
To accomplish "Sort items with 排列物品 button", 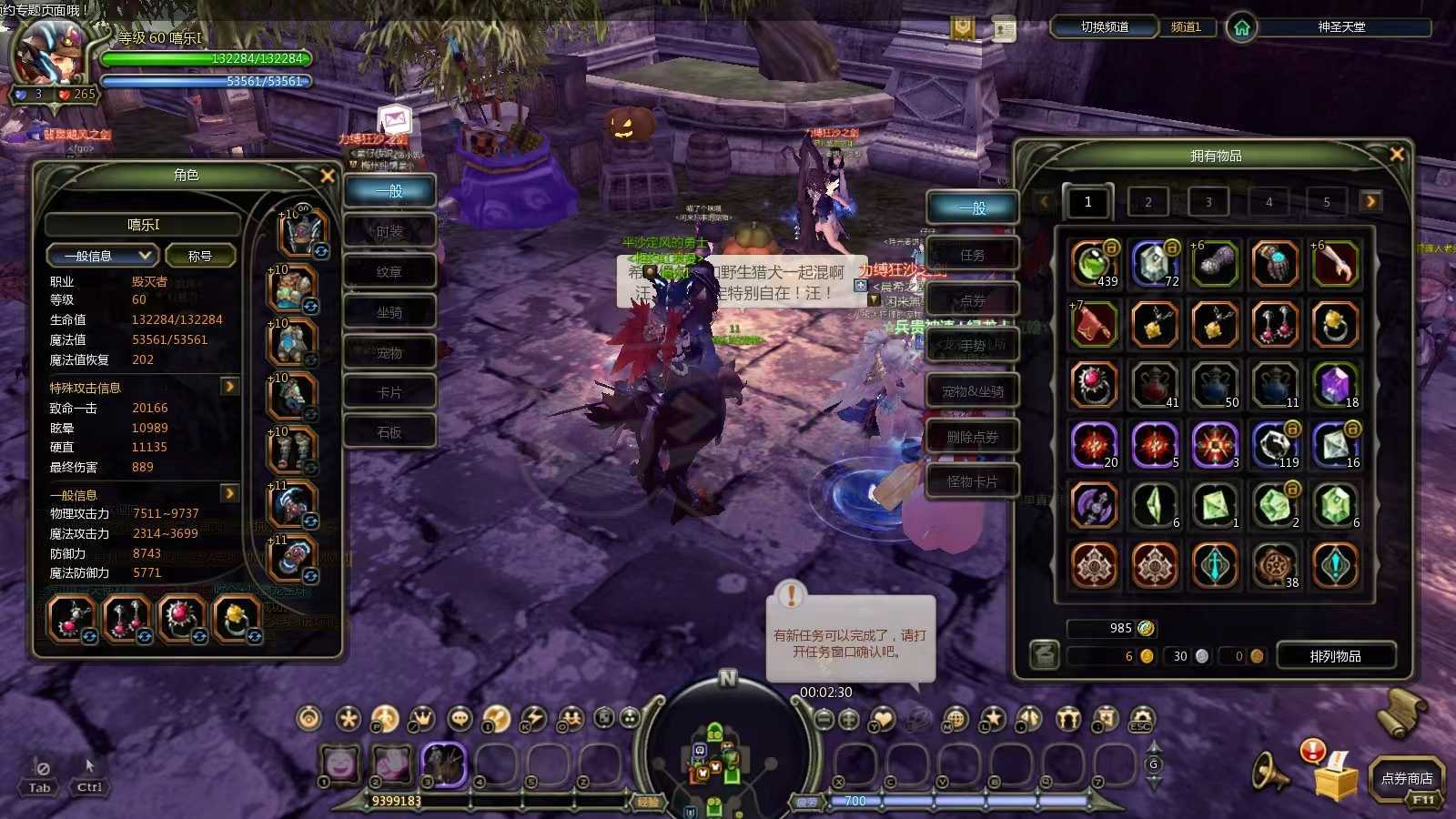I will (x=1335, y=656).
